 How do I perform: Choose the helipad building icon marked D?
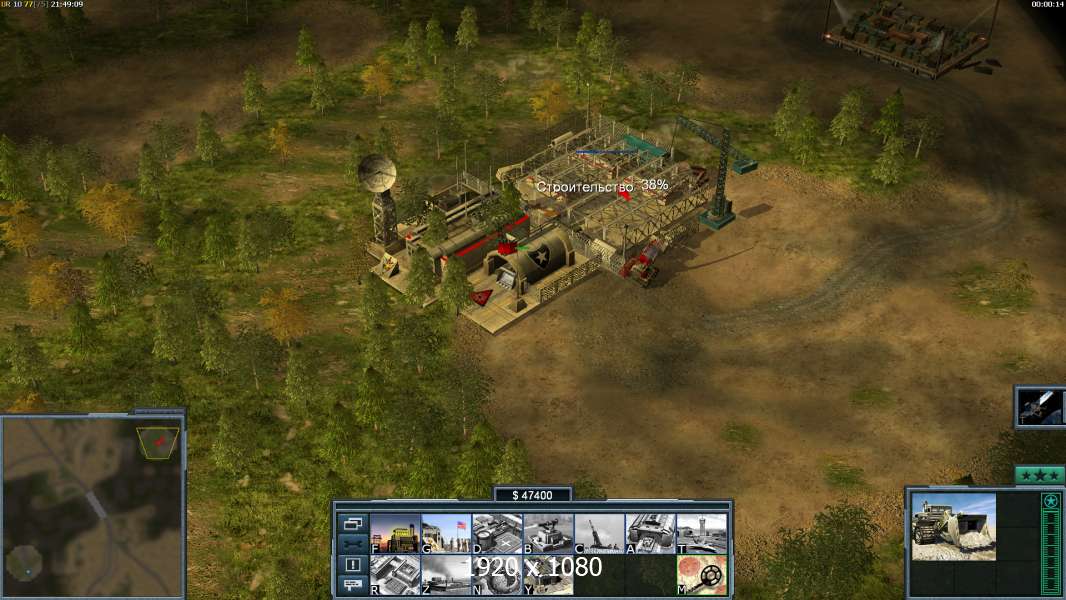pos(497,534)
